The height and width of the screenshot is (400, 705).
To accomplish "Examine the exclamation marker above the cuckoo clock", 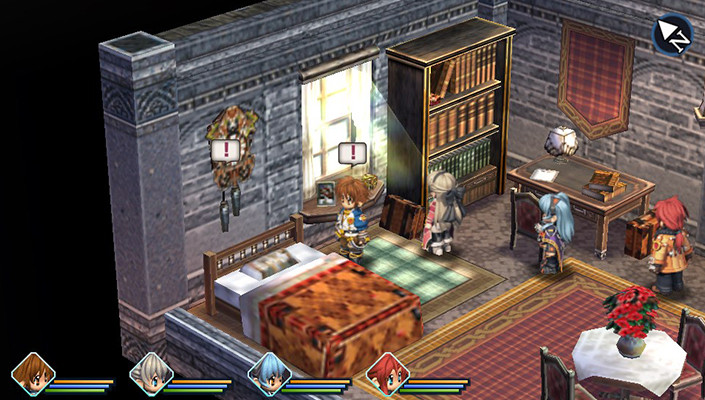I will click(226, 150).
